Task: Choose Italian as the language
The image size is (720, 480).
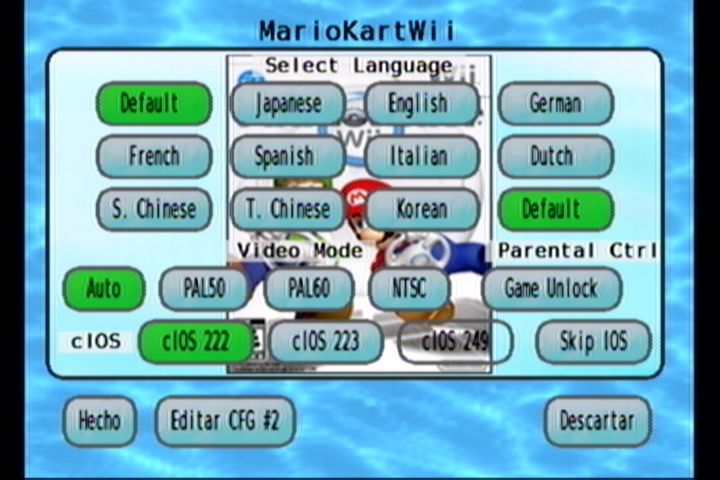Action: pyautogui.click(x=421, y=157)
